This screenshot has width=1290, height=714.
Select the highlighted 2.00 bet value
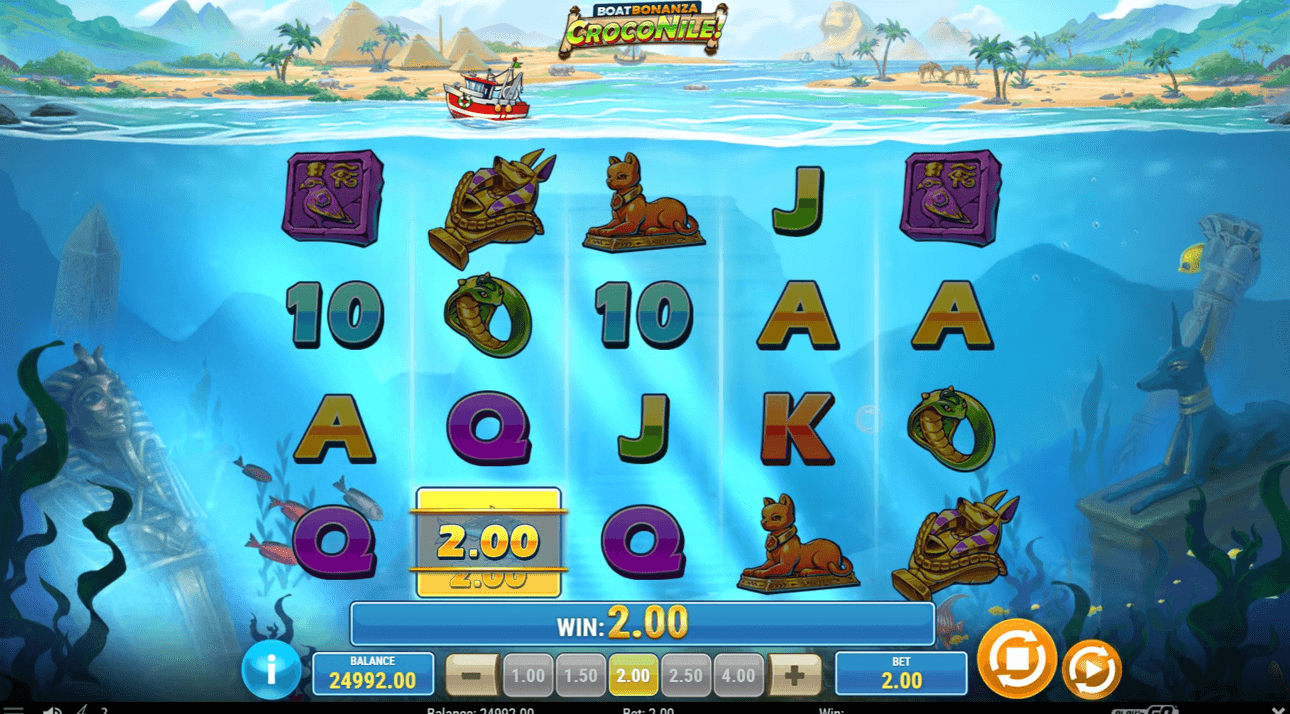pyautogui.click(x=633, y=675)
